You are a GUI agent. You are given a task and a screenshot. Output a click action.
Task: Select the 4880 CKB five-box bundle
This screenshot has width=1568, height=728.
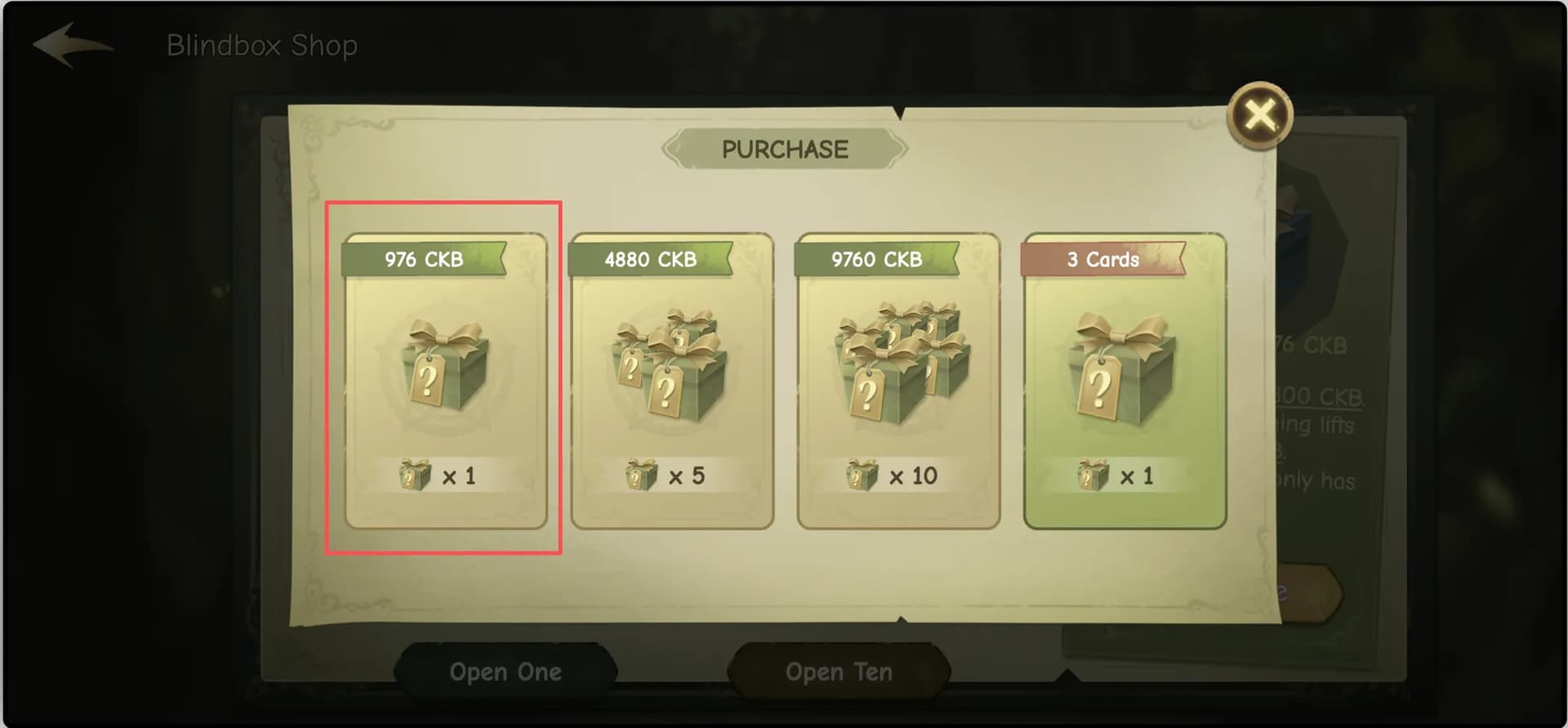671,381
